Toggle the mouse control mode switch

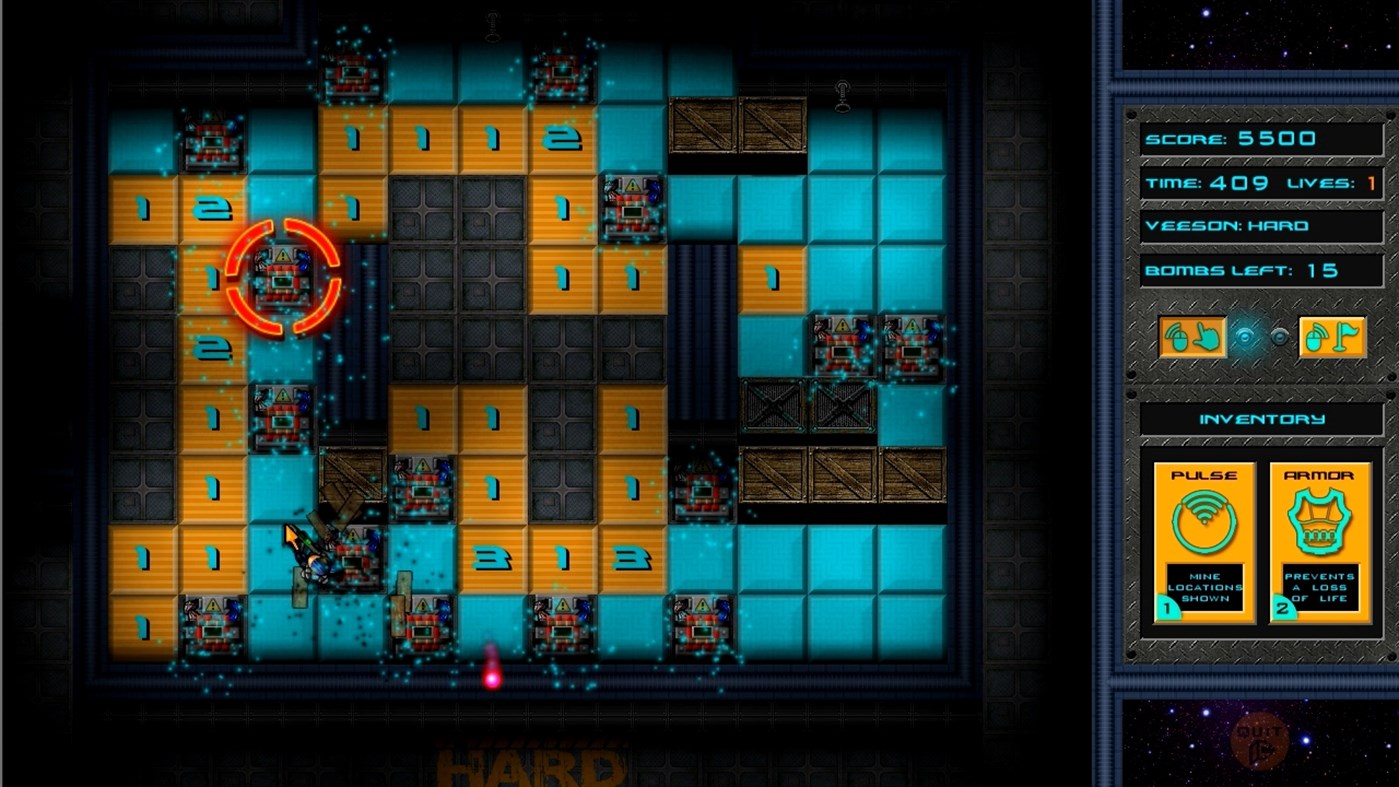click(x=1264, y=336)
